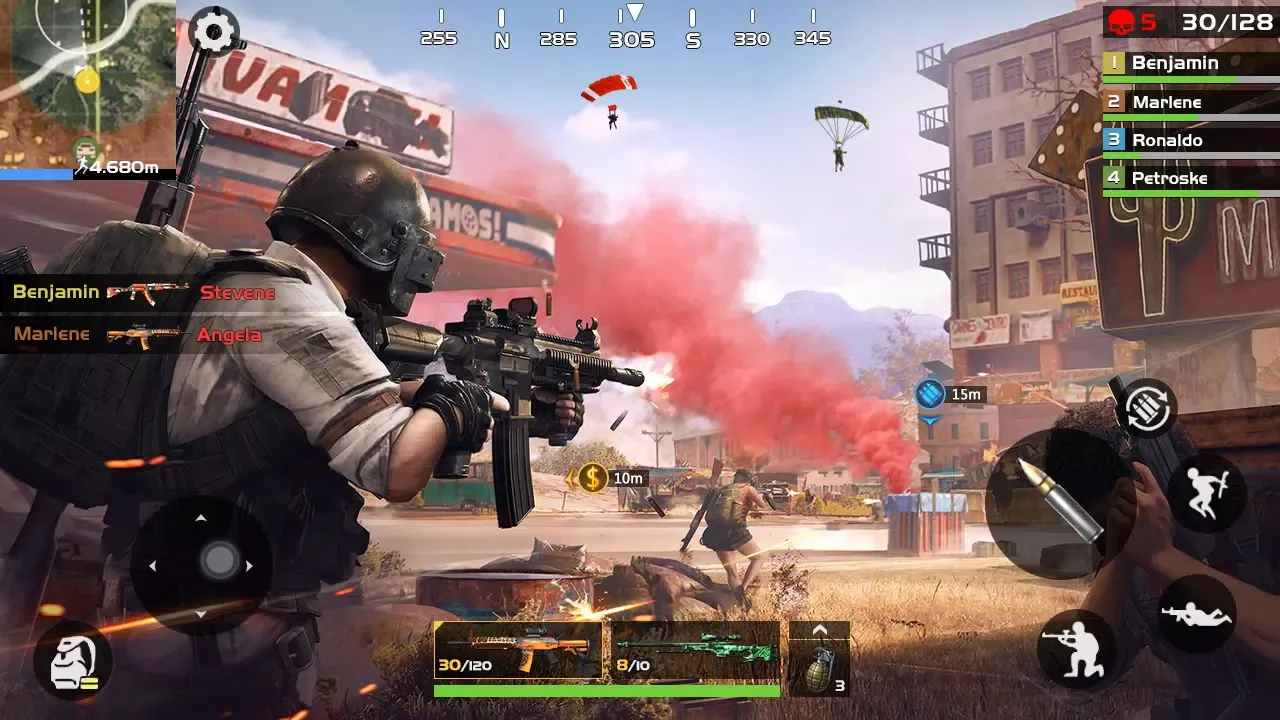
Task: Open settings with the gear icon
Action: [x=213, y=31]
